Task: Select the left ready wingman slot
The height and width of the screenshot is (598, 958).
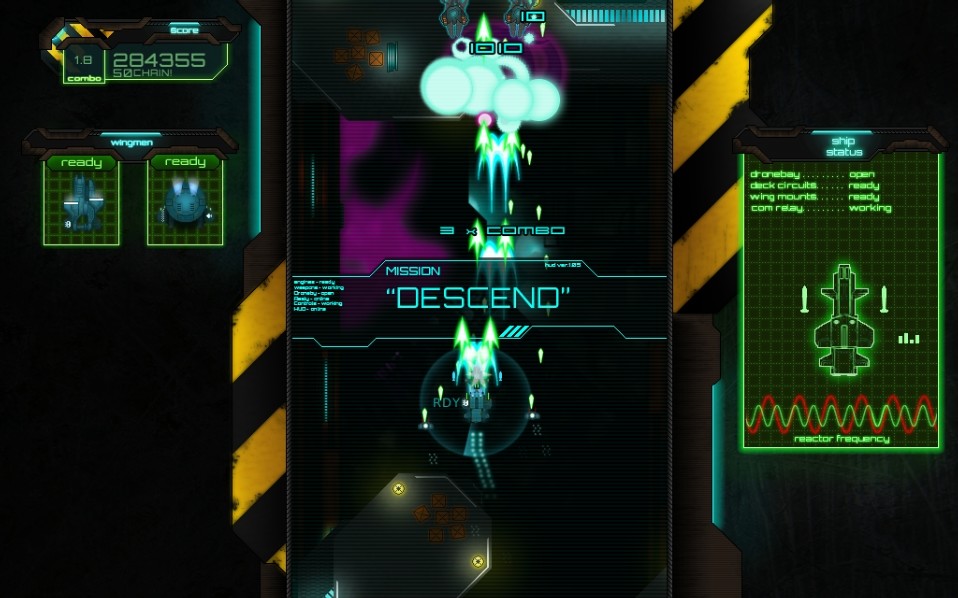Action: 81,201
